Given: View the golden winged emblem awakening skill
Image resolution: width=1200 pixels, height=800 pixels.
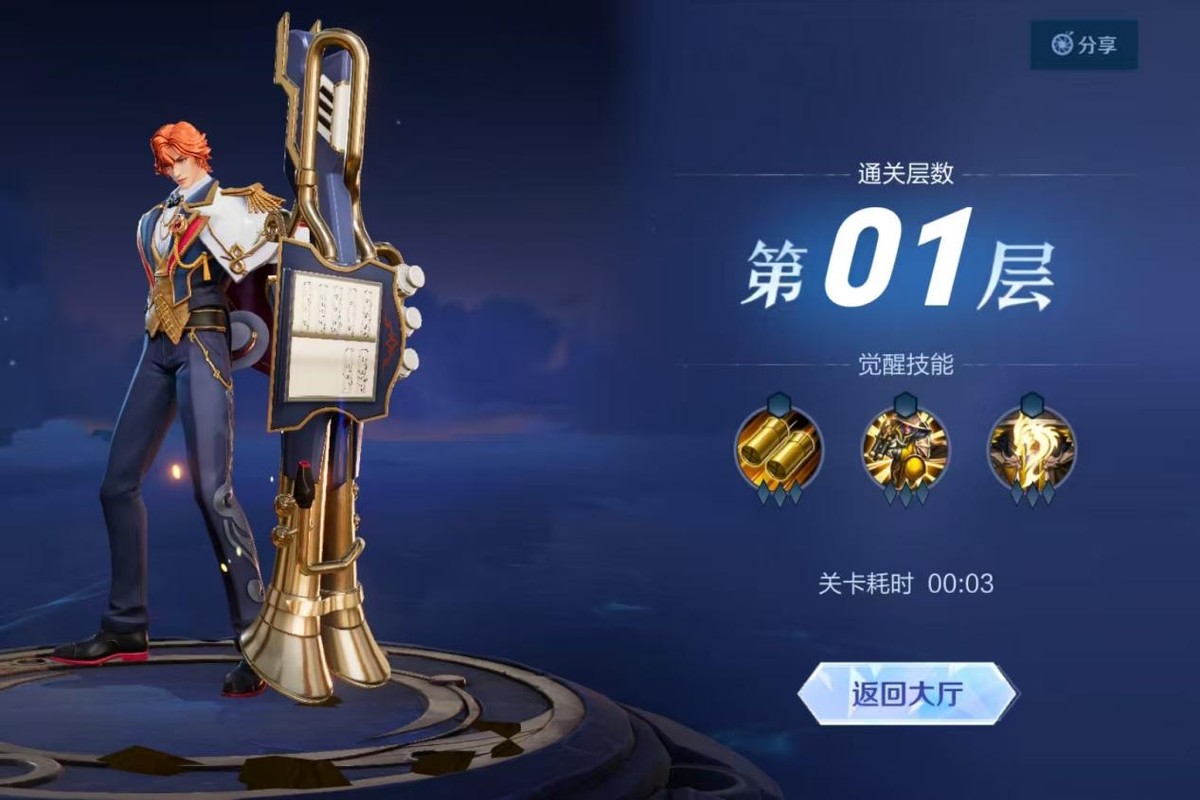Looking at the screenshot, I should (x=1032, y=449).
